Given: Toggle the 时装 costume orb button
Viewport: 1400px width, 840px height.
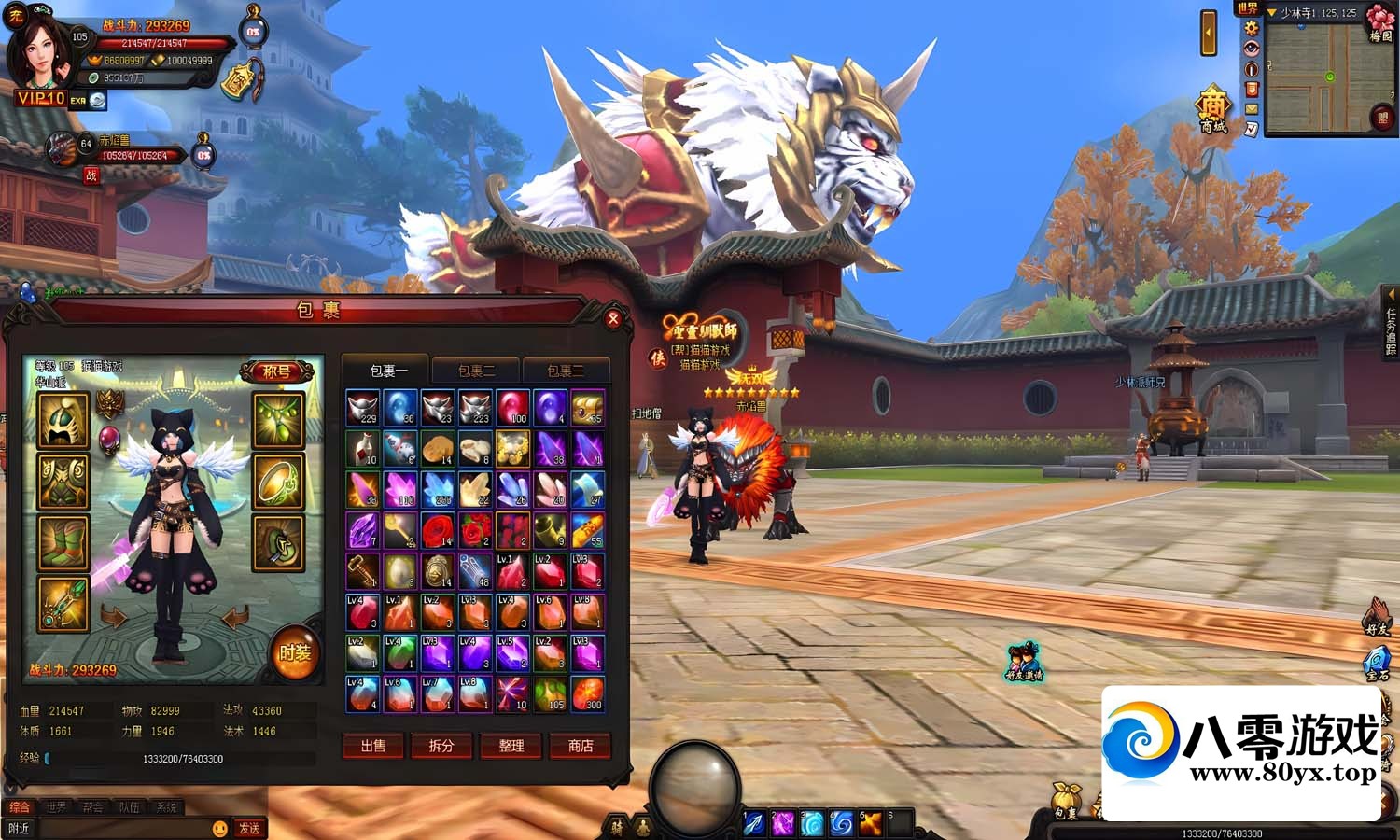Looking at the screenshot, I should [295, 652].
